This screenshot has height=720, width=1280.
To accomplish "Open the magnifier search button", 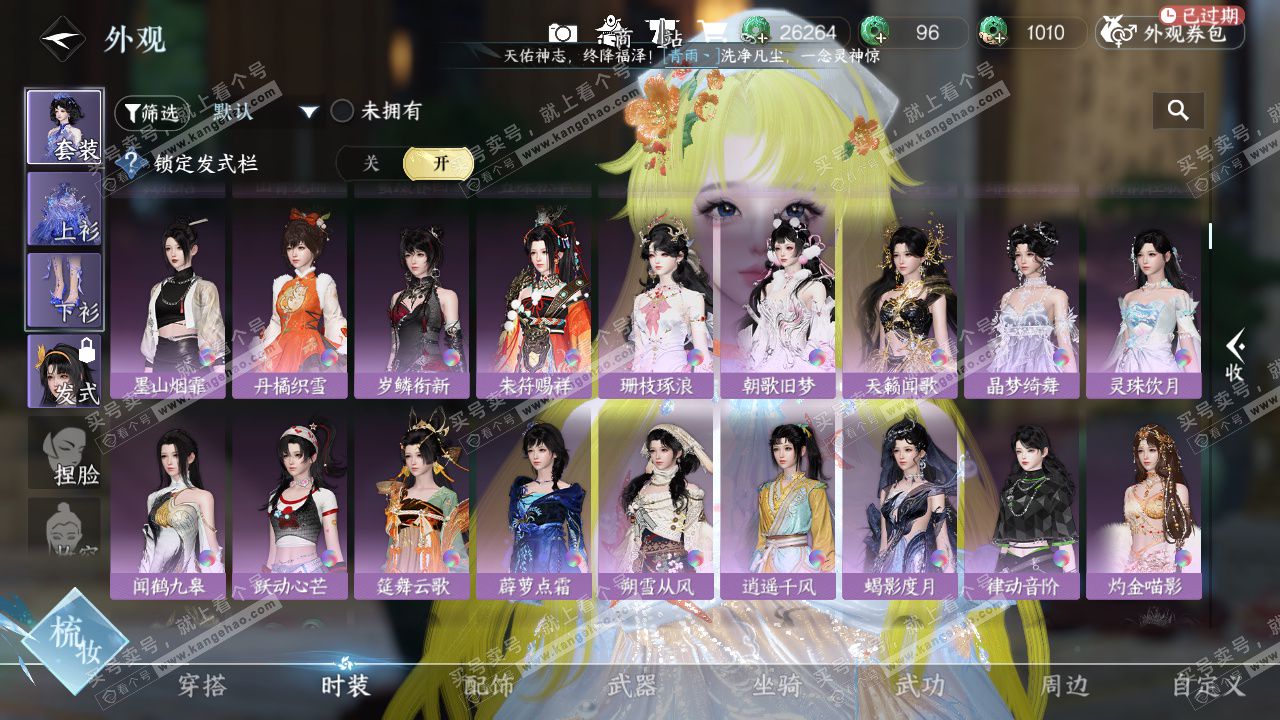I will tap(1178, 110).
